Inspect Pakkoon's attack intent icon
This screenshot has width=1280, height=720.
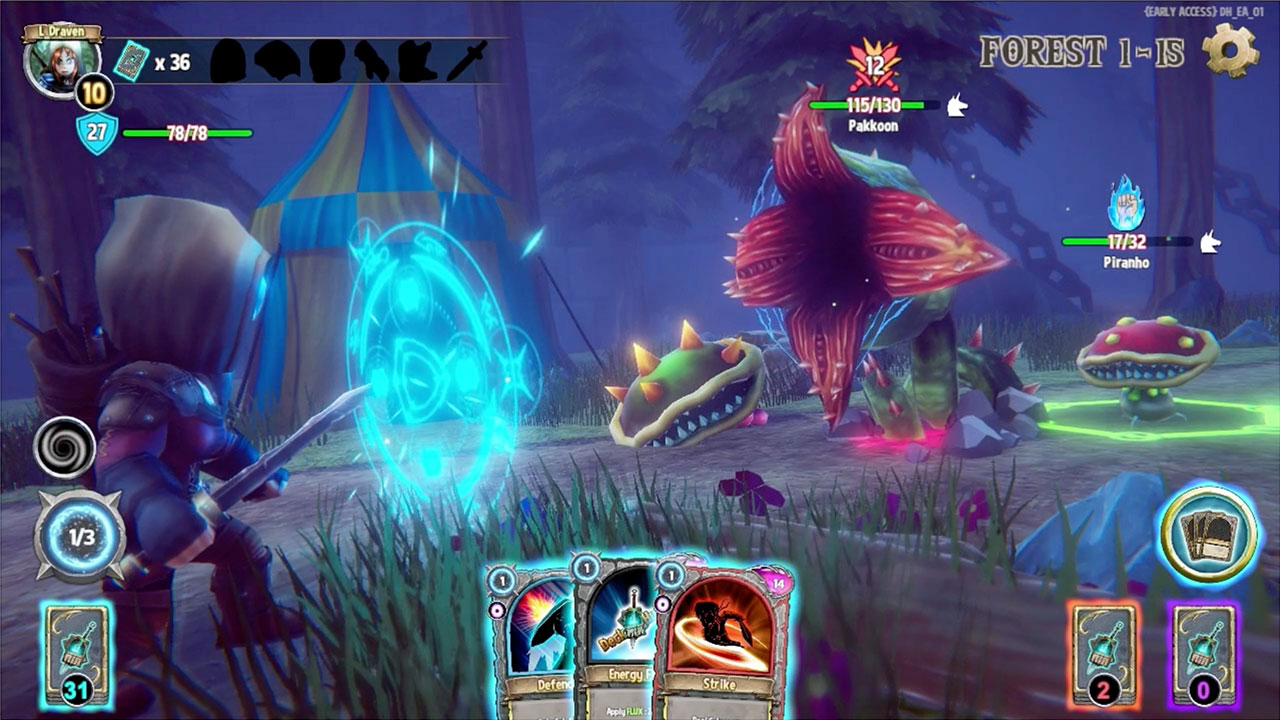[875, 66]
